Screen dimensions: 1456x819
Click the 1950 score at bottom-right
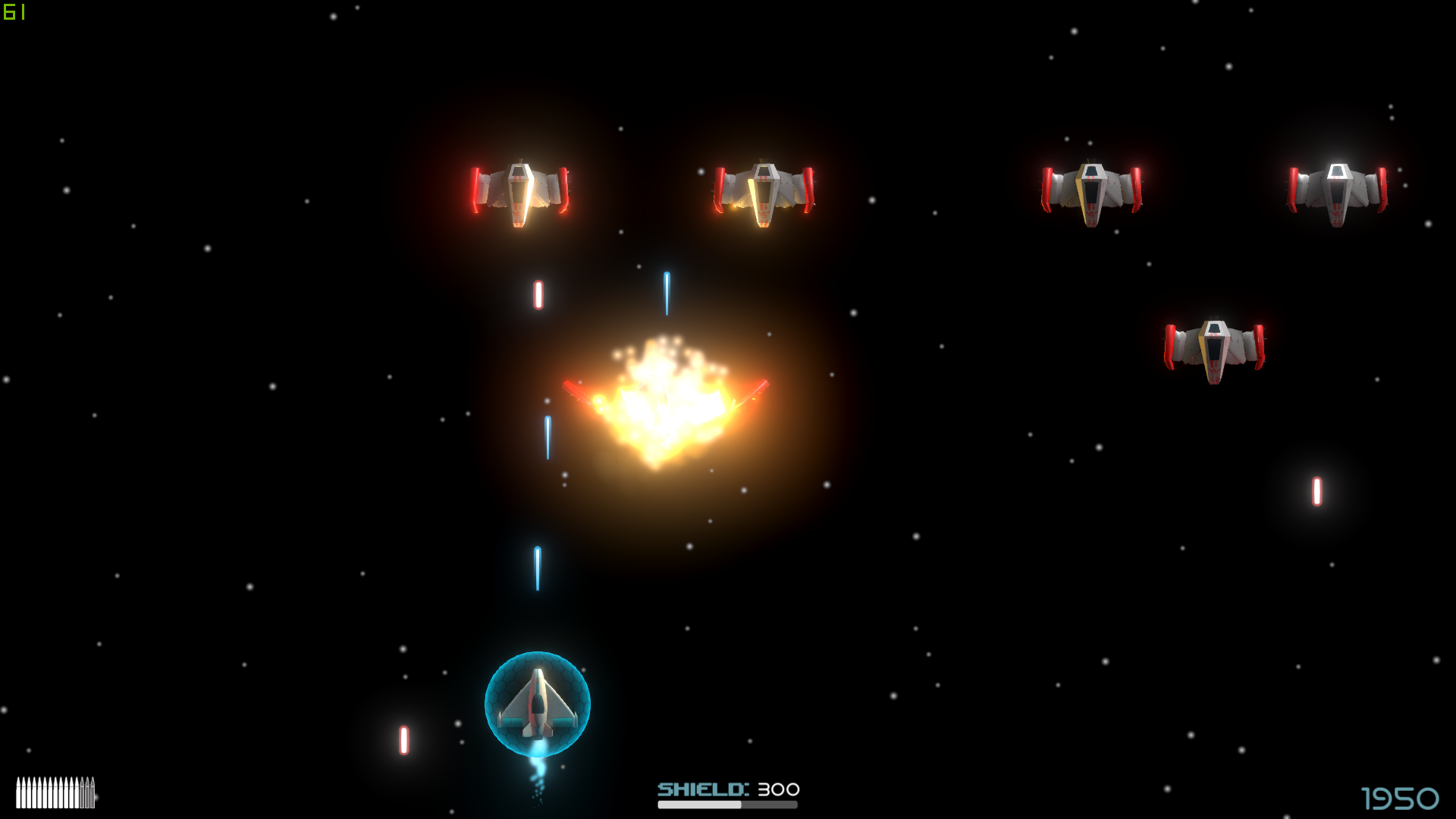pyautogui.click(x=1401, y=797)
